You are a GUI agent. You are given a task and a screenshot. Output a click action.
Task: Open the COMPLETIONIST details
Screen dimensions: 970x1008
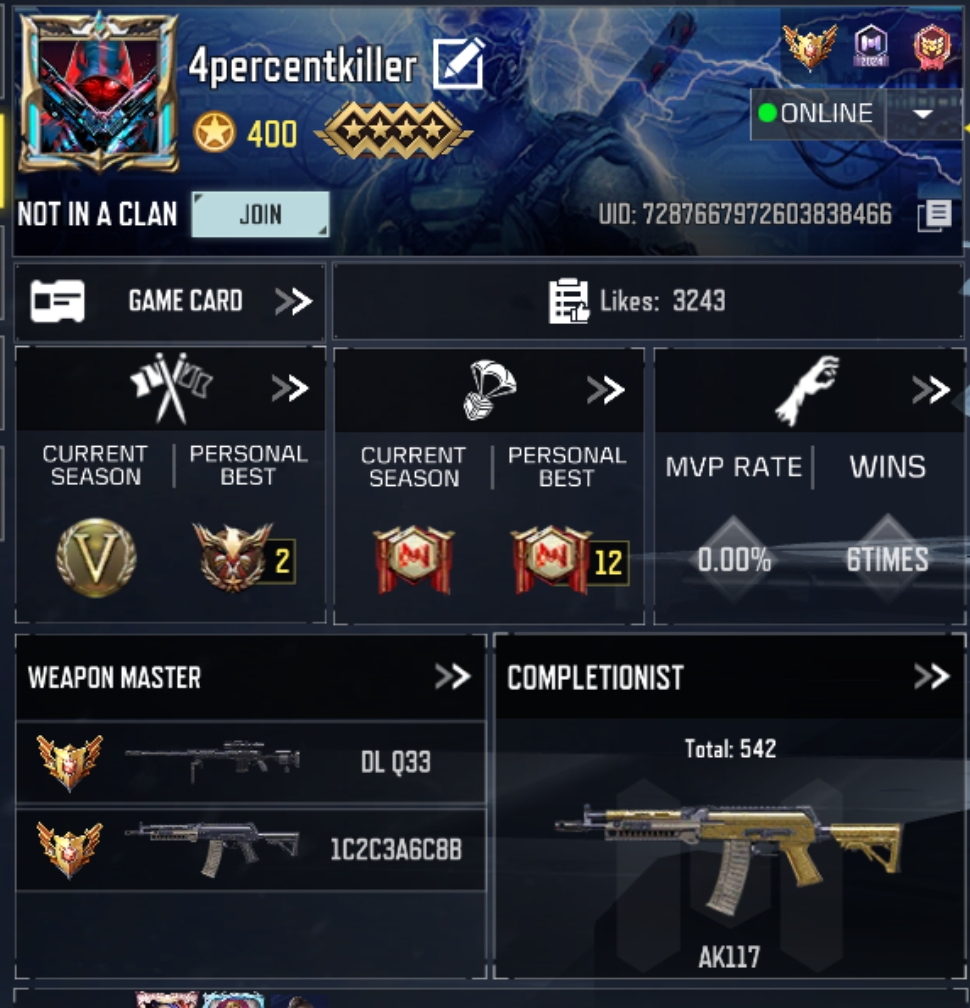click(931, 677)
